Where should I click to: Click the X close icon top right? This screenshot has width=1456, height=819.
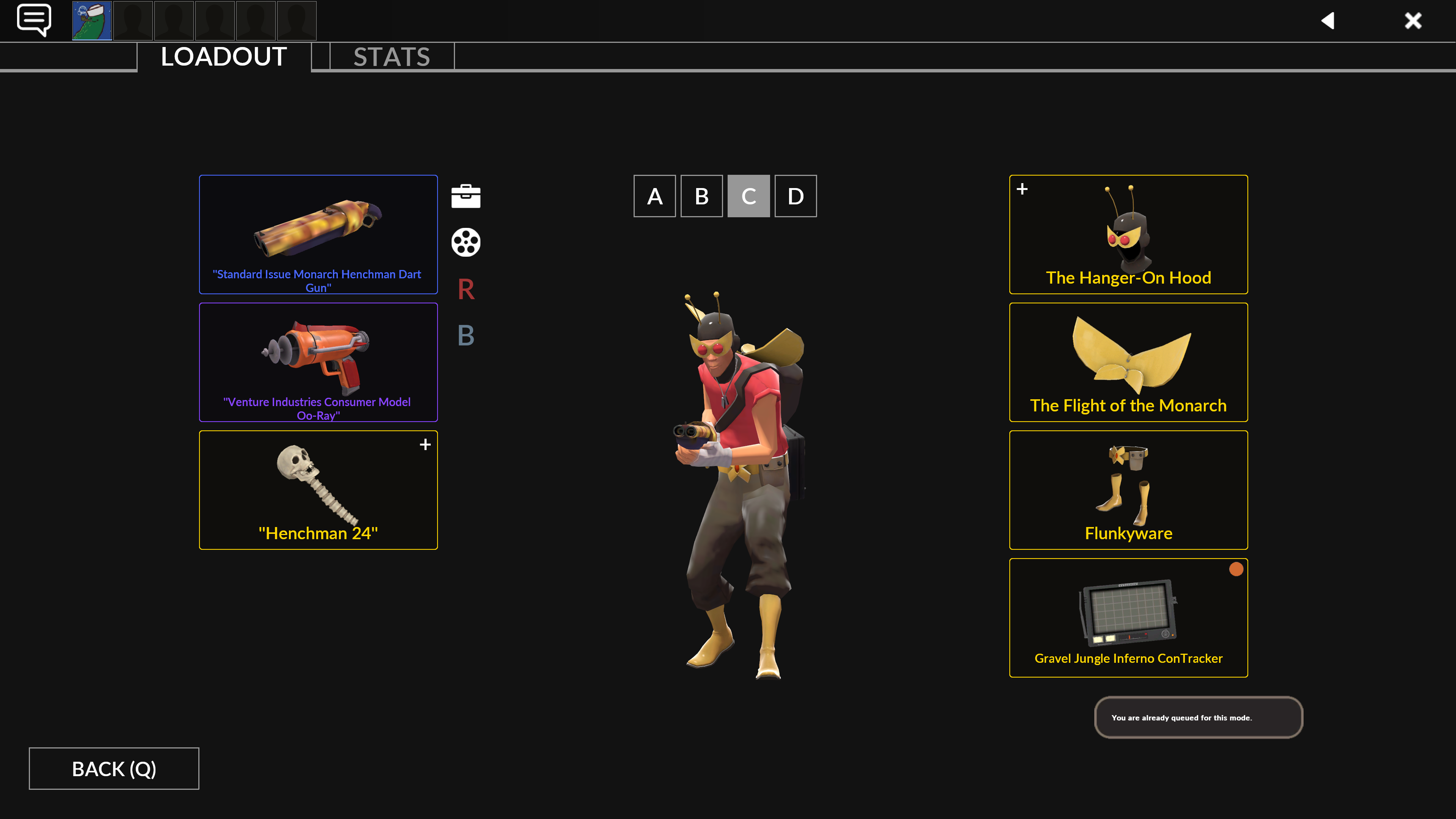click(1412, 20)
